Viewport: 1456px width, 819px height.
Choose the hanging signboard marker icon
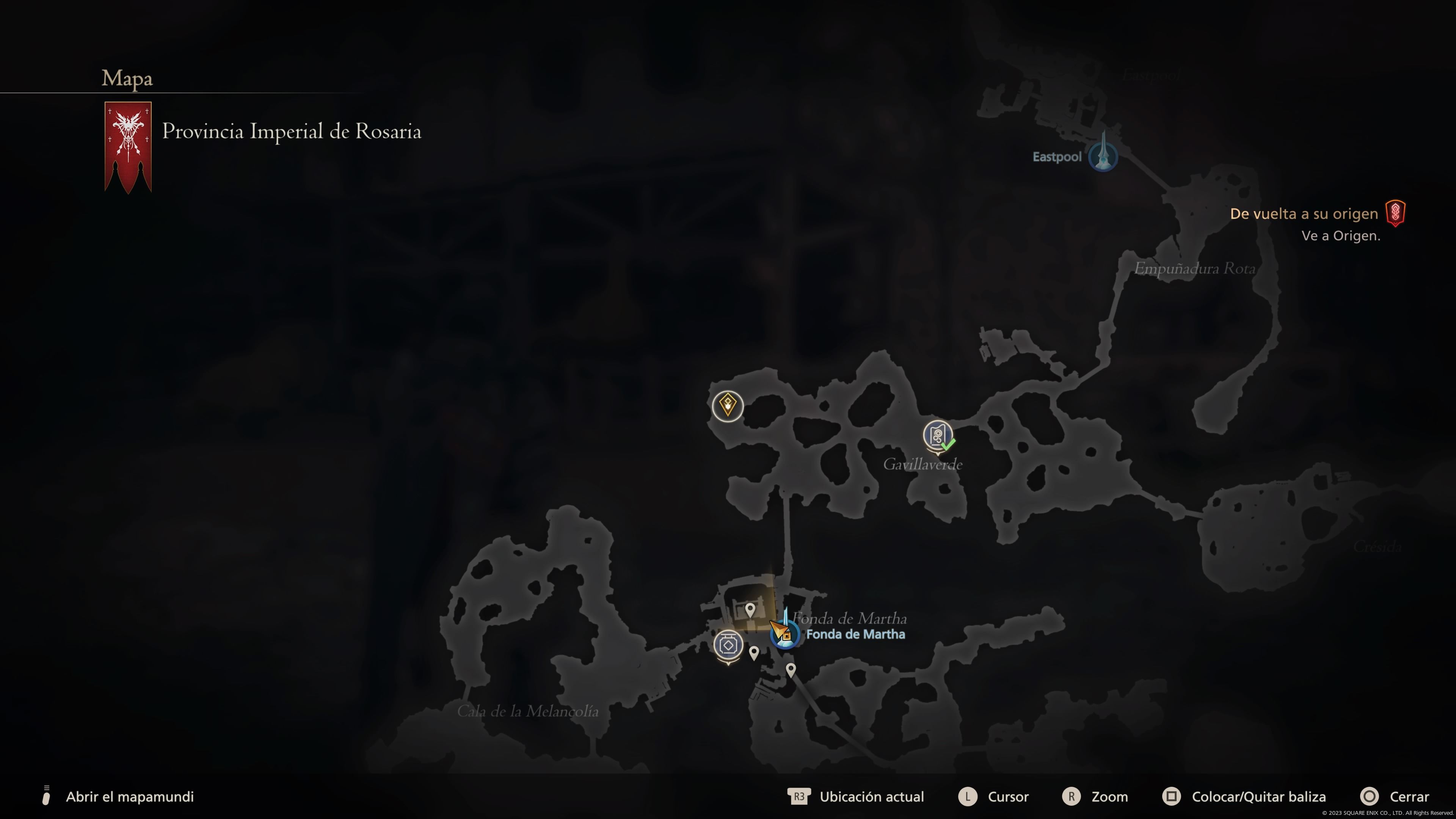pos(728,645)
